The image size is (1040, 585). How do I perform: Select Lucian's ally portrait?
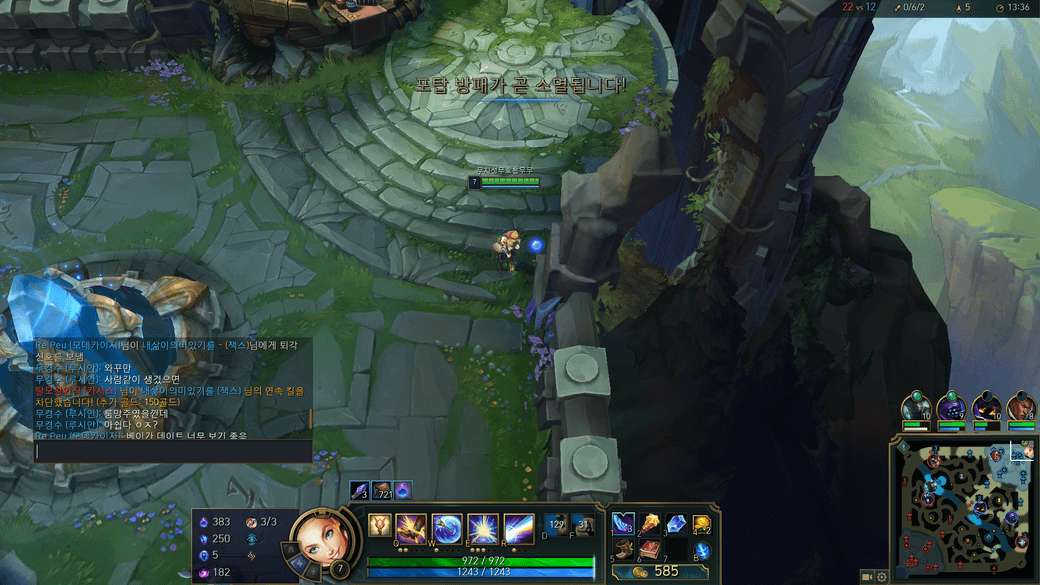[1021, 408]
